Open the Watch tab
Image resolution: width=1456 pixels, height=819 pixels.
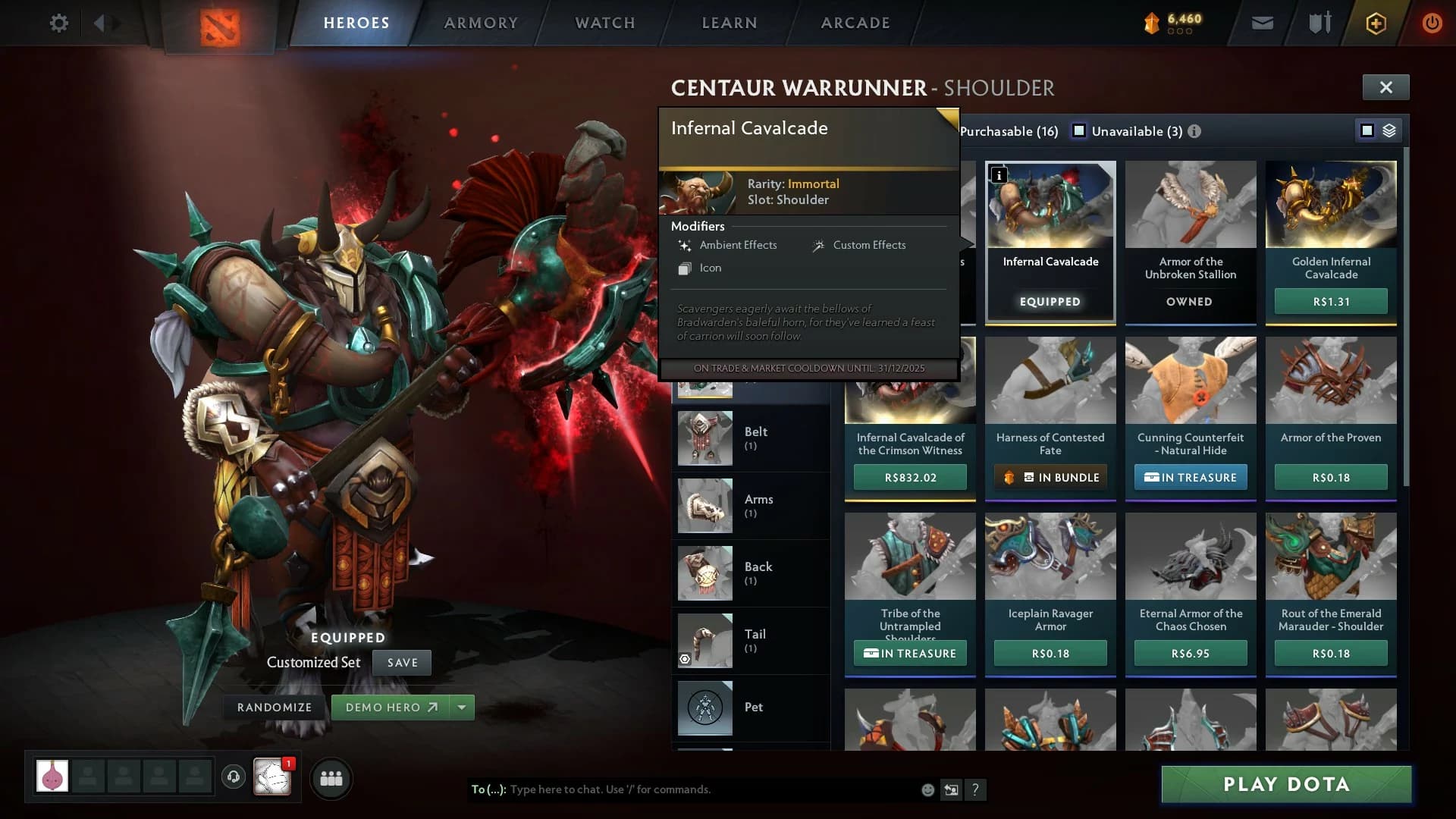click(604, 23)
